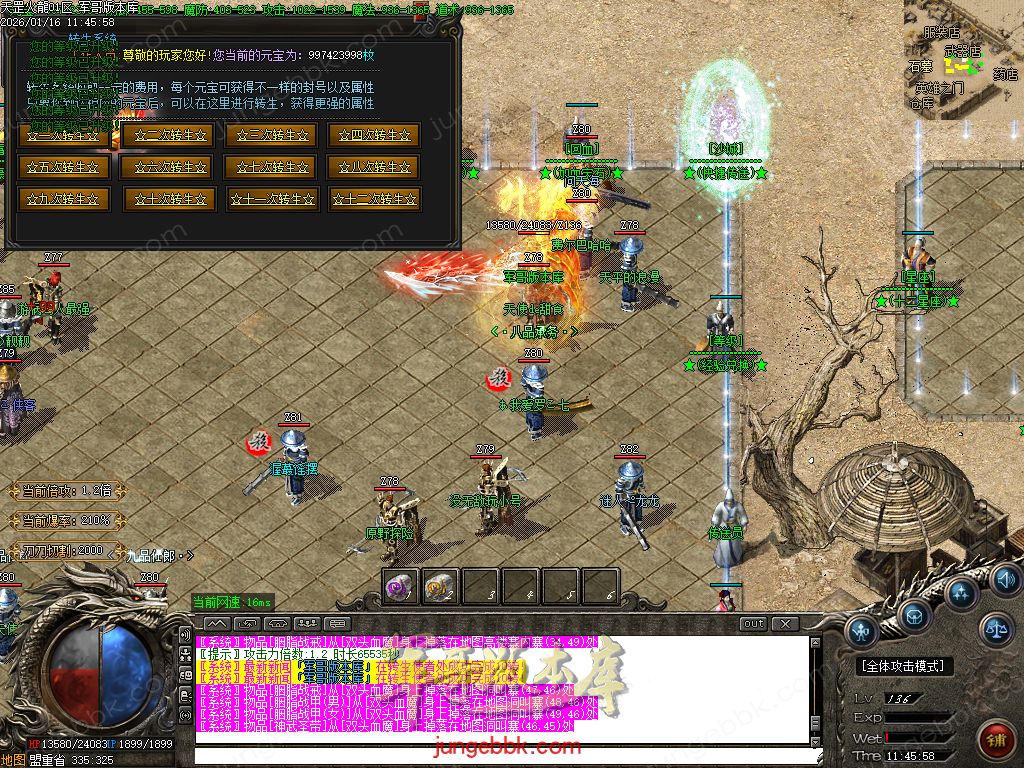Toggle sound with the speaker orb icon
Screen dimensions: 1024x768
(x=1004, y=579)
